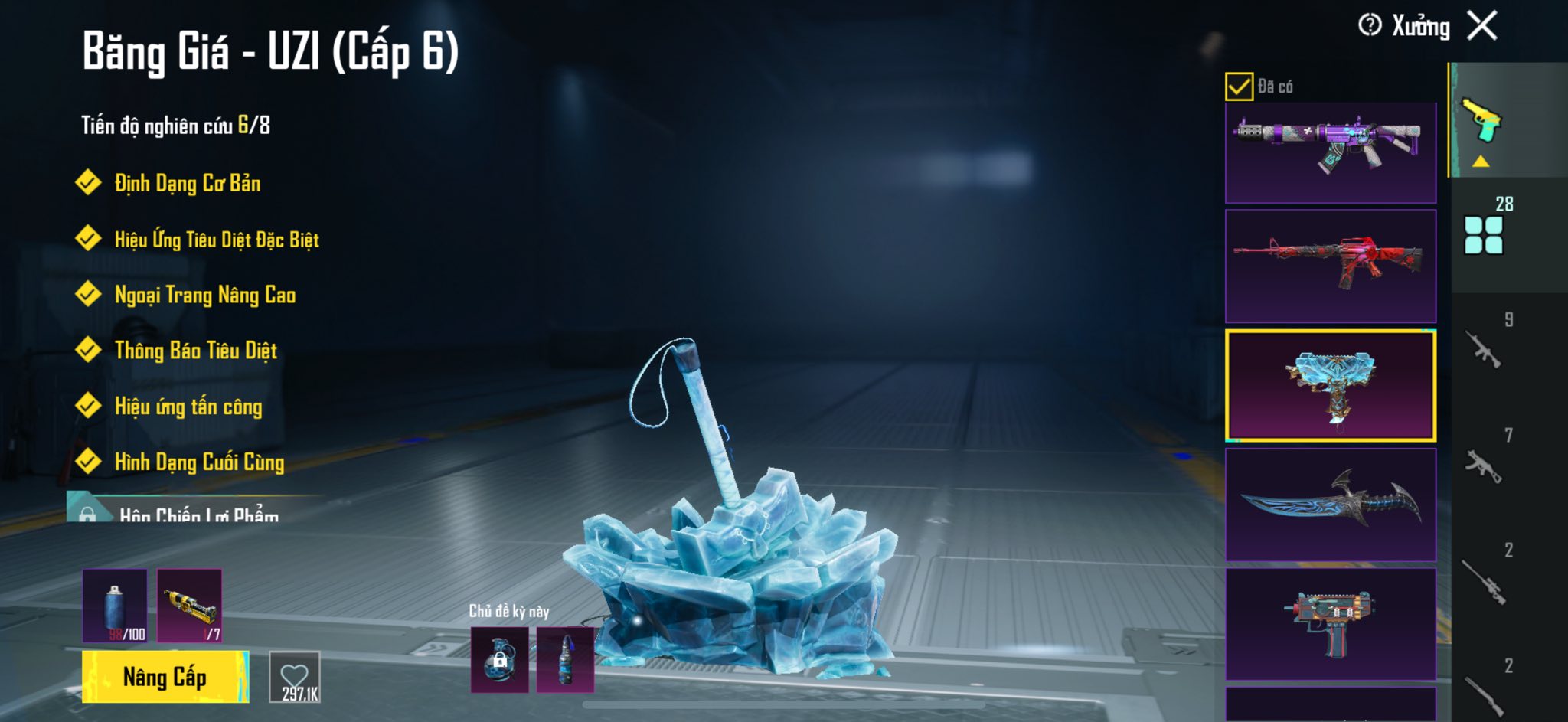Select the purple M416 skin thumbnail
Image resolution: width=1568 pixels, height=722 pixels.
[1331, 152]
